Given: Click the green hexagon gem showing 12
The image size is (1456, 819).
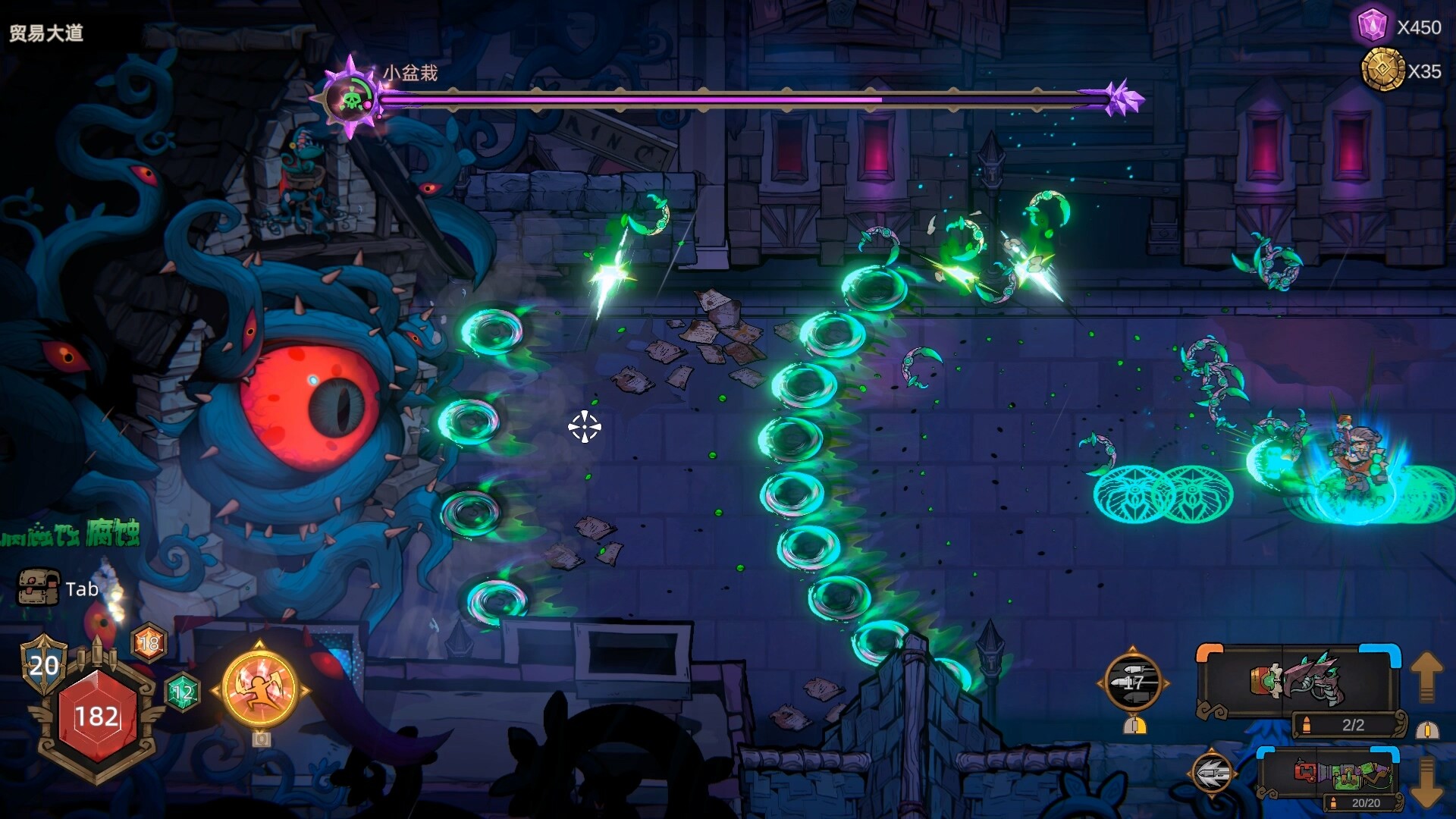Looking at the screenshot, I should (182, 692).
